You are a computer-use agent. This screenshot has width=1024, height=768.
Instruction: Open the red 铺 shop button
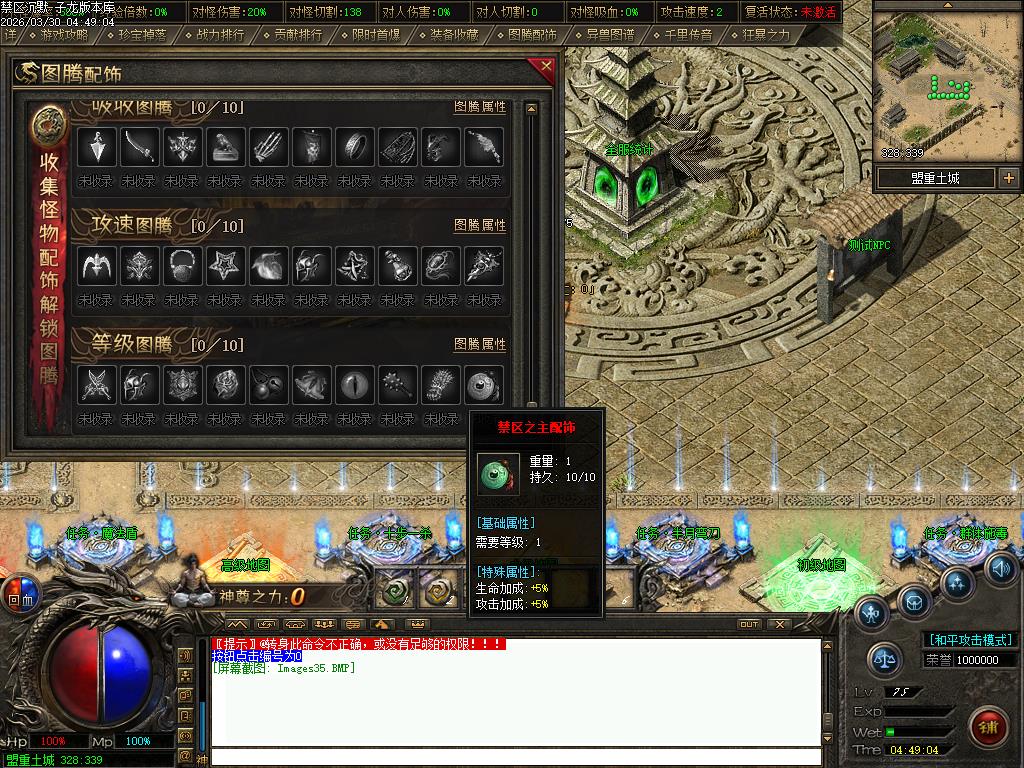989,723
